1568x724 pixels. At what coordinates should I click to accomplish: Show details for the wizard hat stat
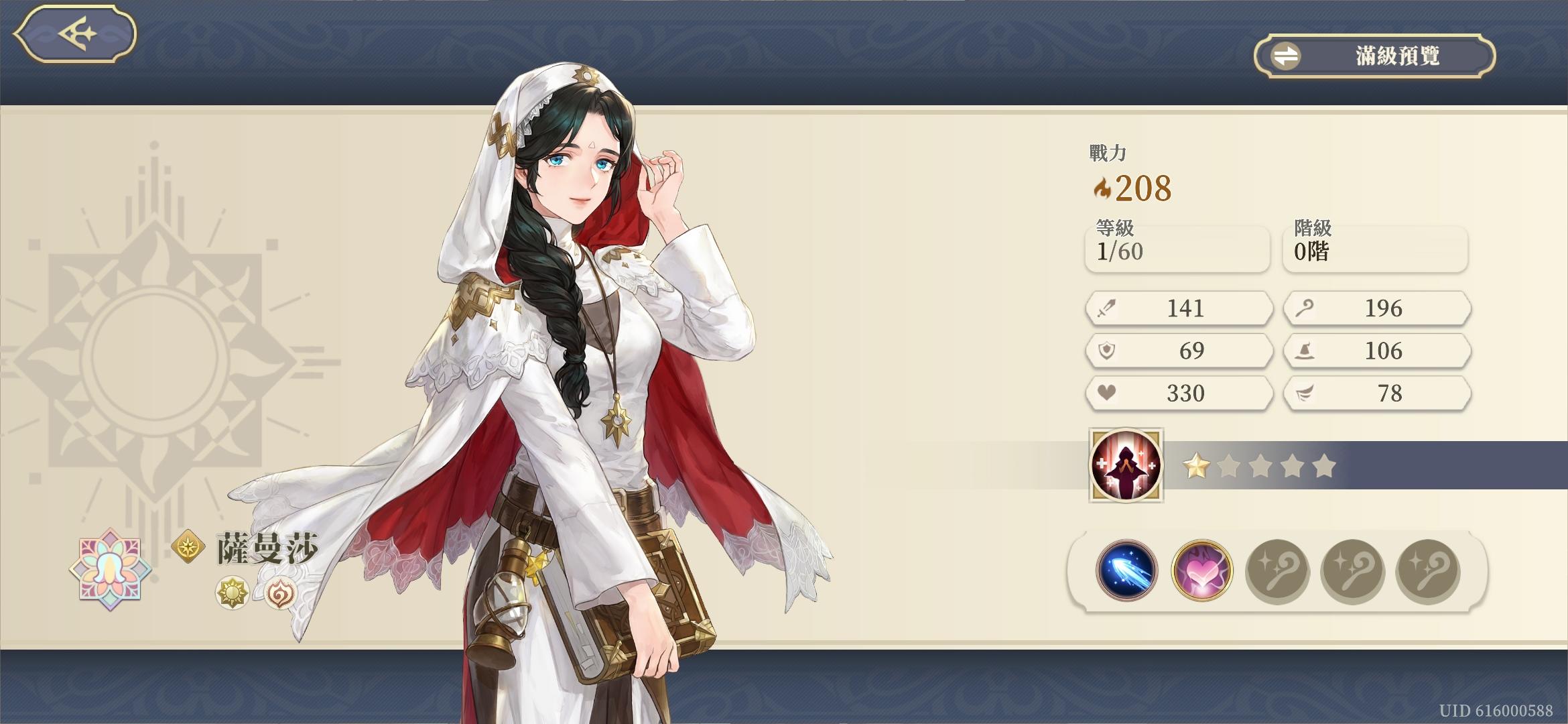[1376, 351]
